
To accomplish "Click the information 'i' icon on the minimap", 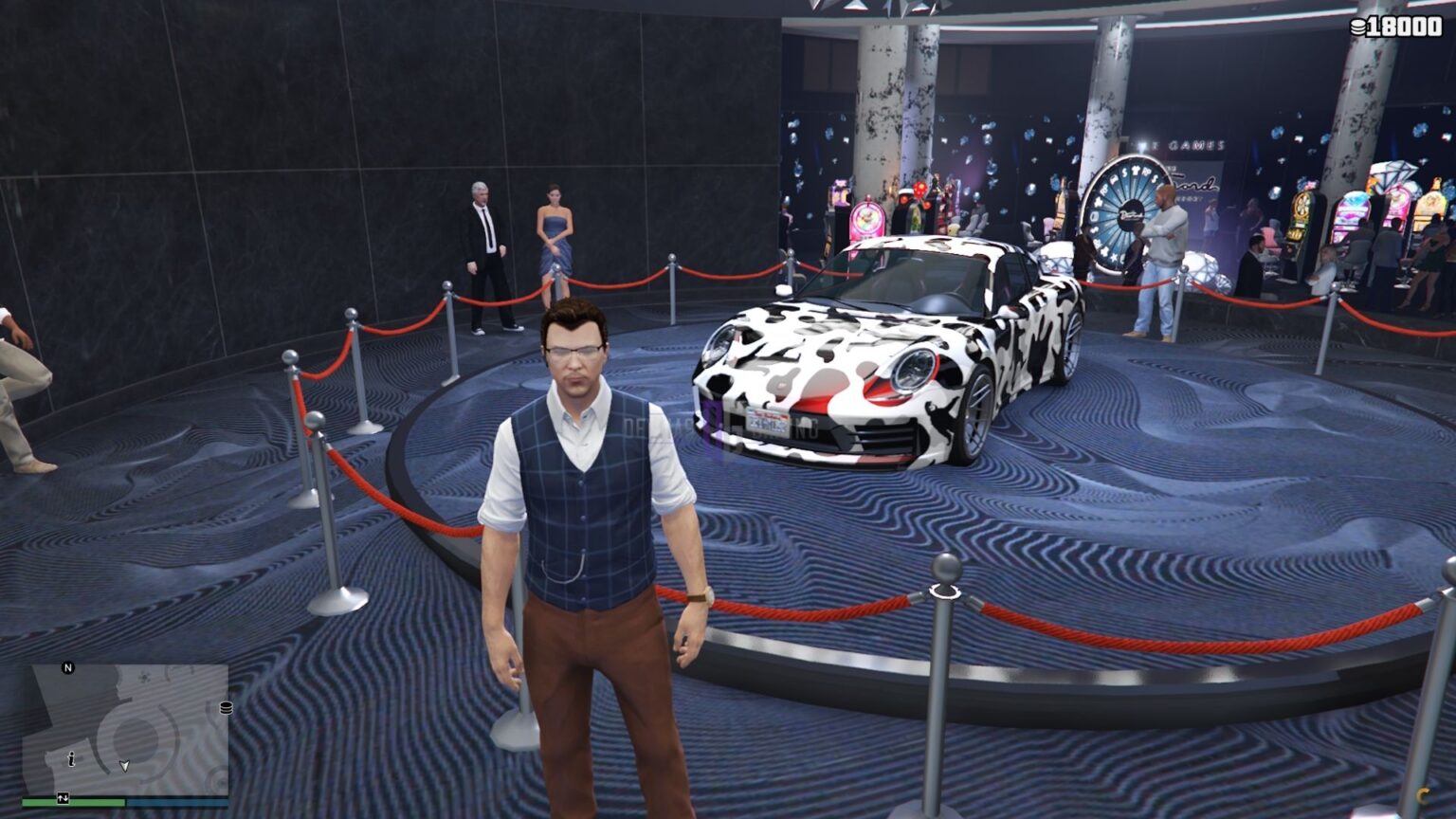I will [71, 759].
